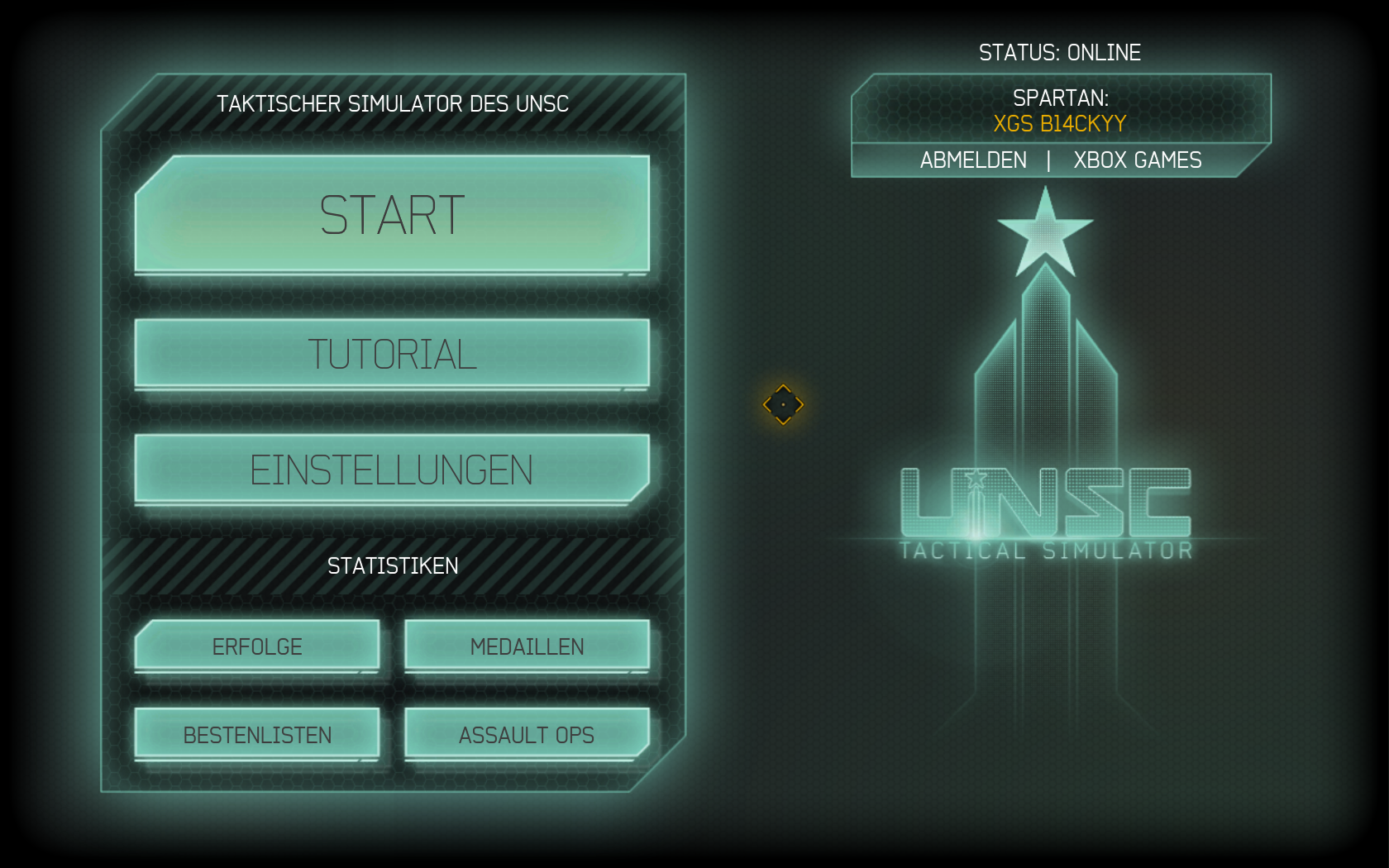
Task: Sign out with Abmelden
Action: click(973, 160)
